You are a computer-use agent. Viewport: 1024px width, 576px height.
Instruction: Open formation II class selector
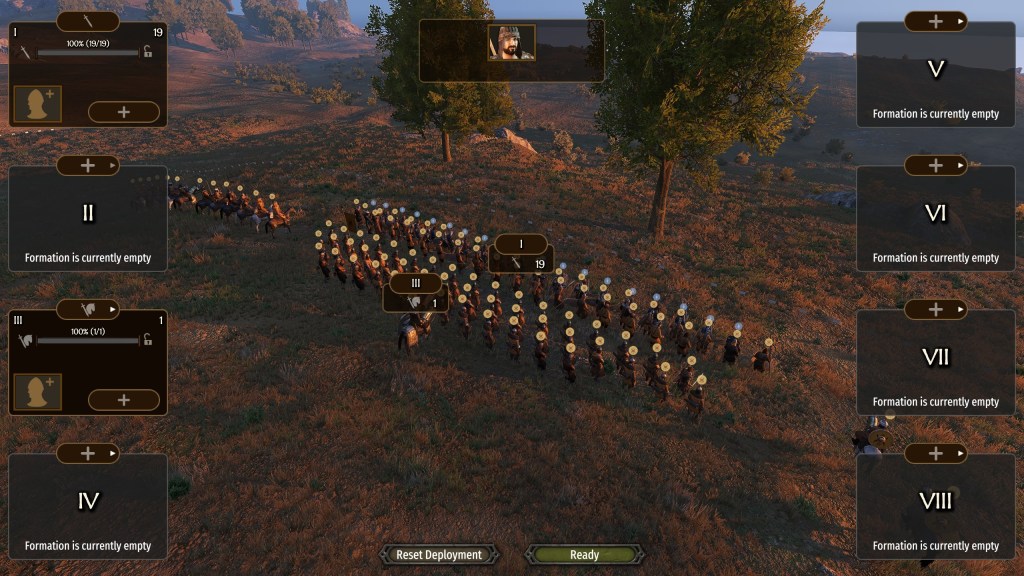[x=88, y=165]
